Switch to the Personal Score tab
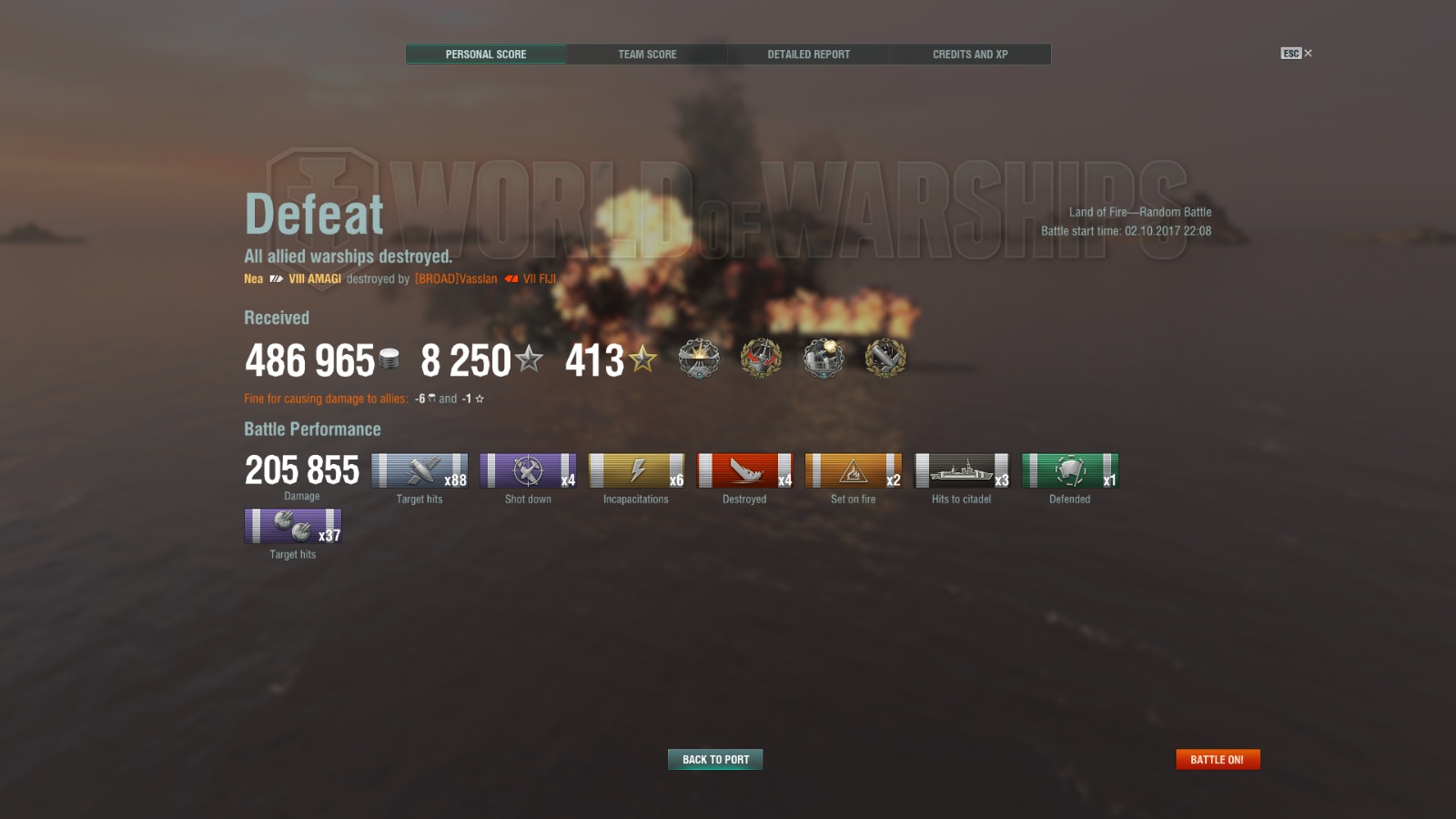The height and width of the screenshot is (819, 1456). [x=486, y=55]
